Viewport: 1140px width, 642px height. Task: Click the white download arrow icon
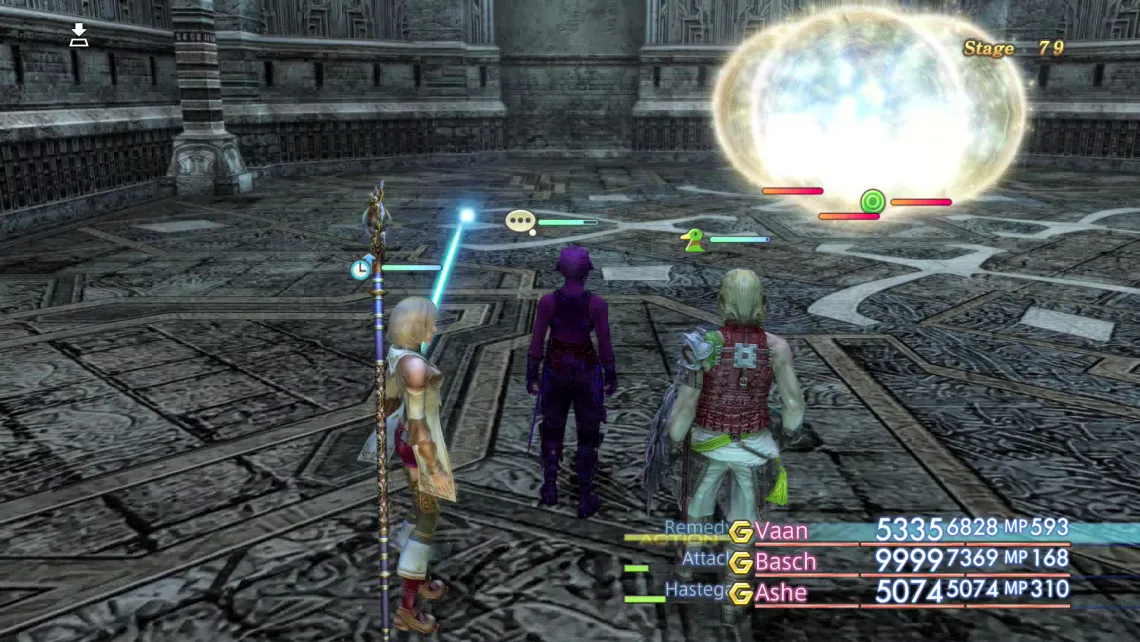[79, 37]
